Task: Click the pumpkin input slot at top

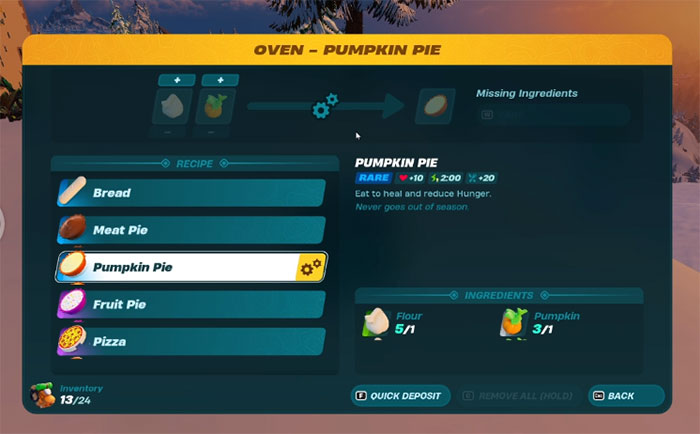Action: (213, 106)
